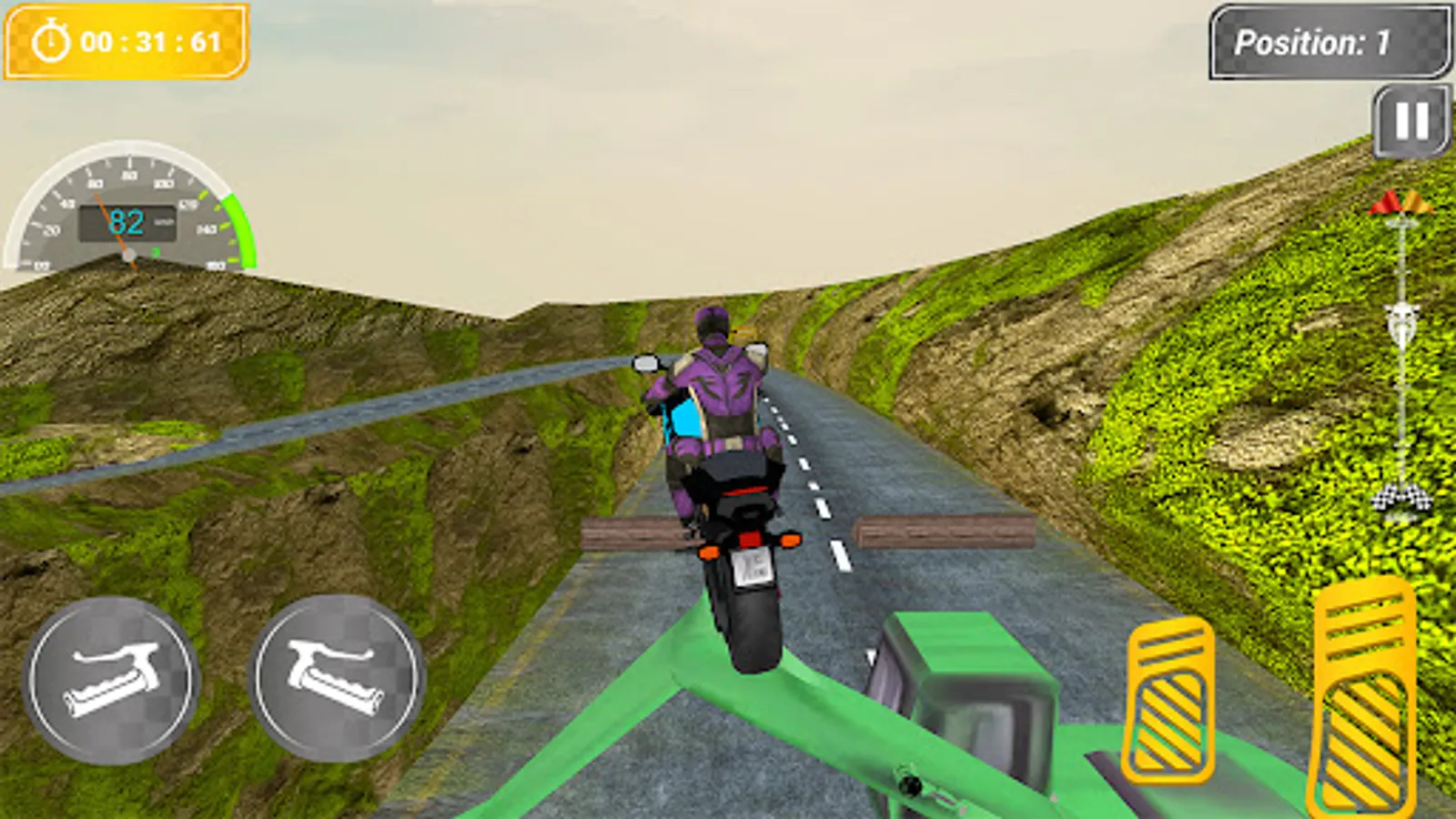Select the race timer showing 00:31:61
Screen dimensions: 1456x819
(x=150, y=40)
